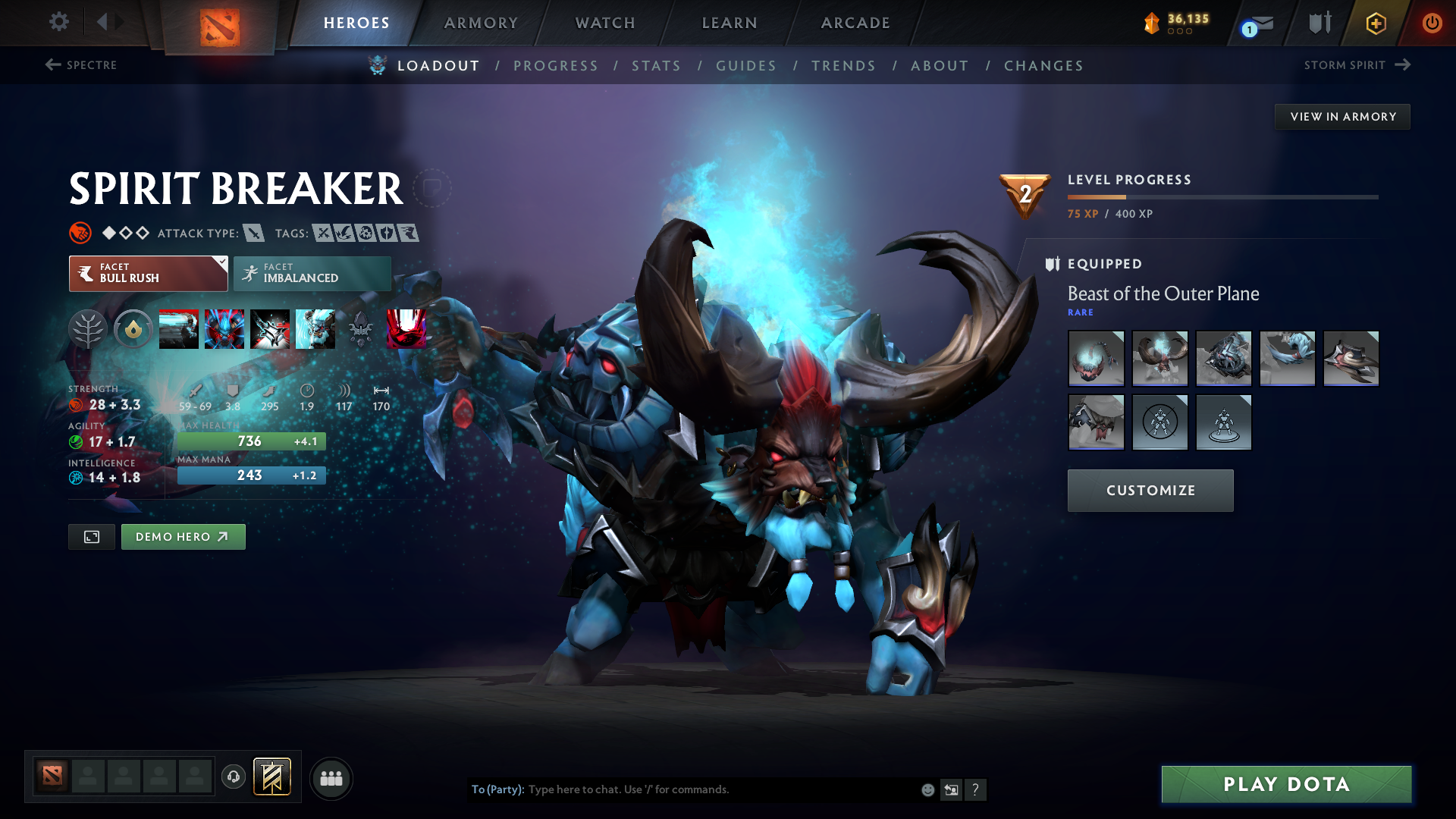Open the voice chat headset icon
Viewport: 1456px width, 819px height.
[x=234, y=778]
